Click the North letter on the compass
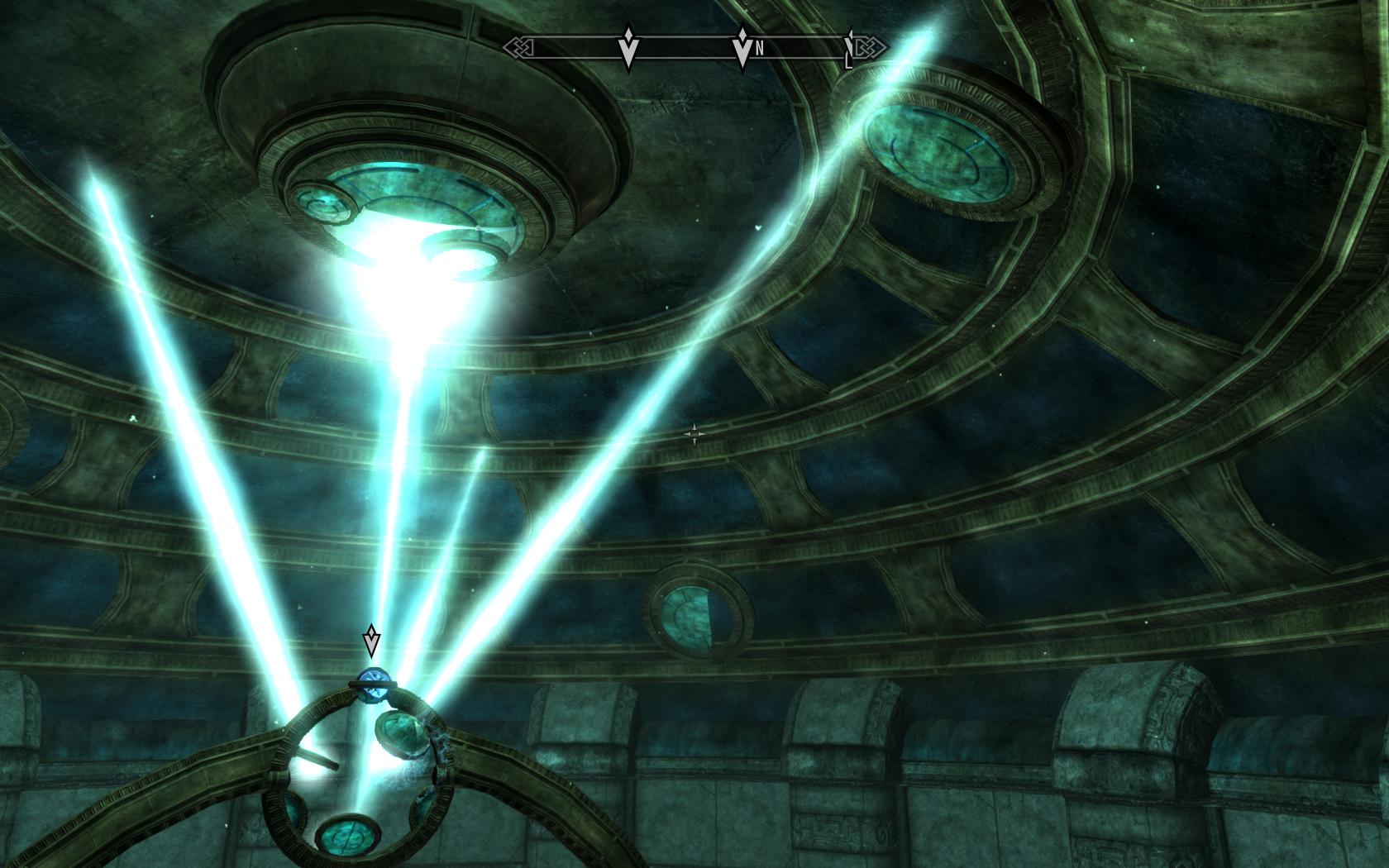 point(759,49)
